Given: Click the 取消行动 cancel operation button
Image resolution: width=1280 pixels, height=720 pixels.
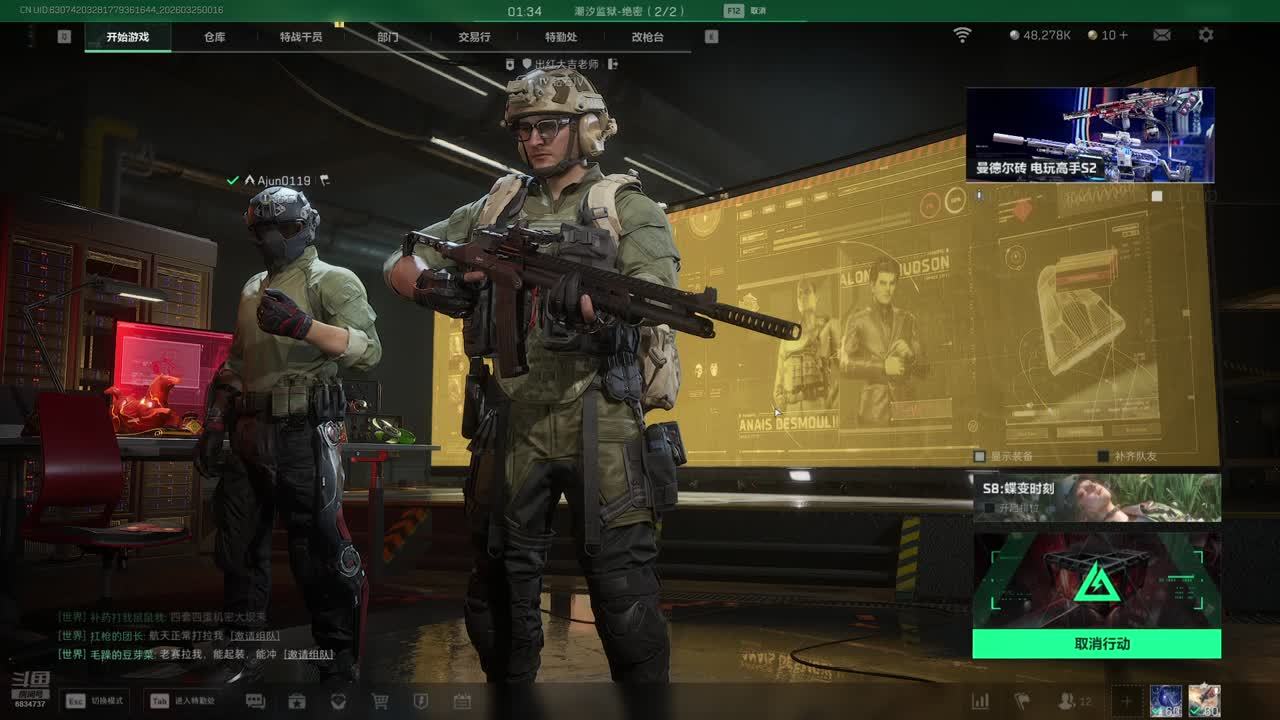Looking at the screenshot, I should pos(1096,644).
